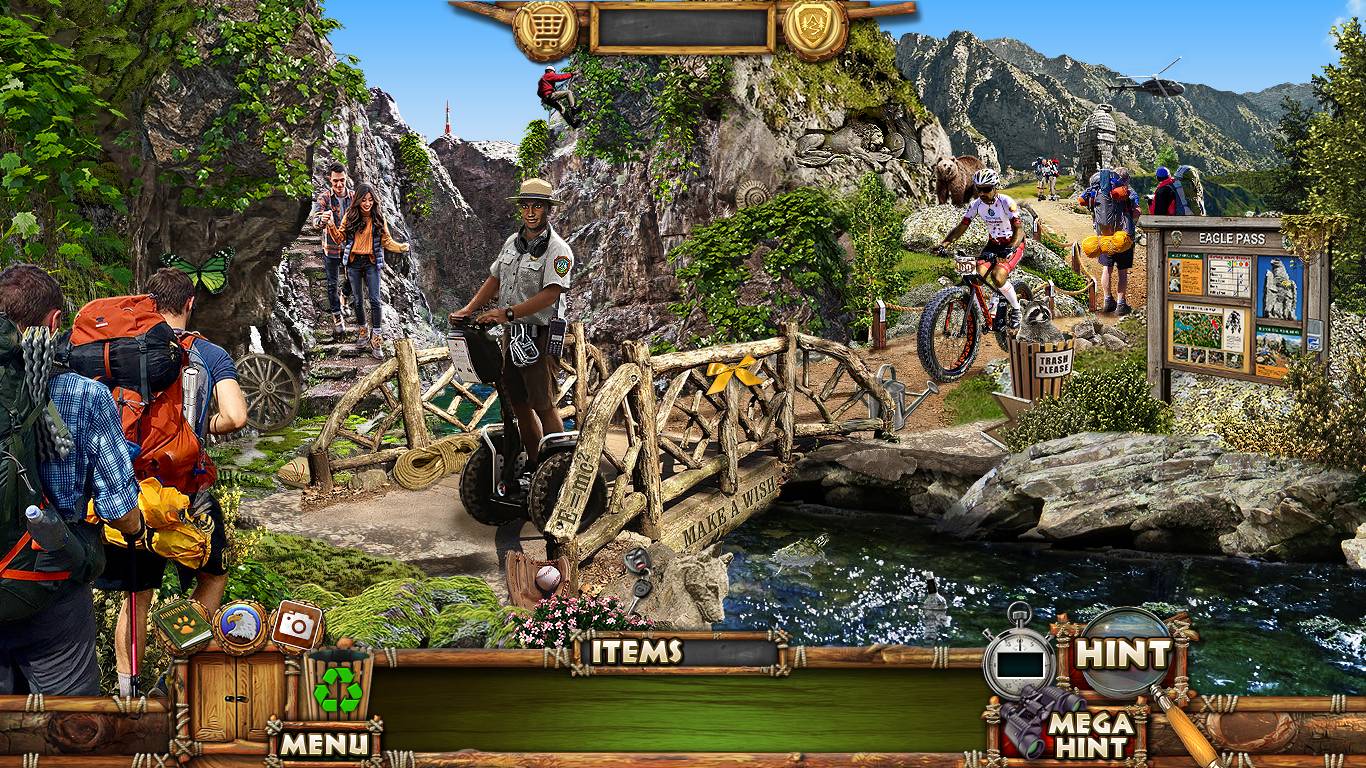
Task: Open the game Menu
Action: coord(323,743)
